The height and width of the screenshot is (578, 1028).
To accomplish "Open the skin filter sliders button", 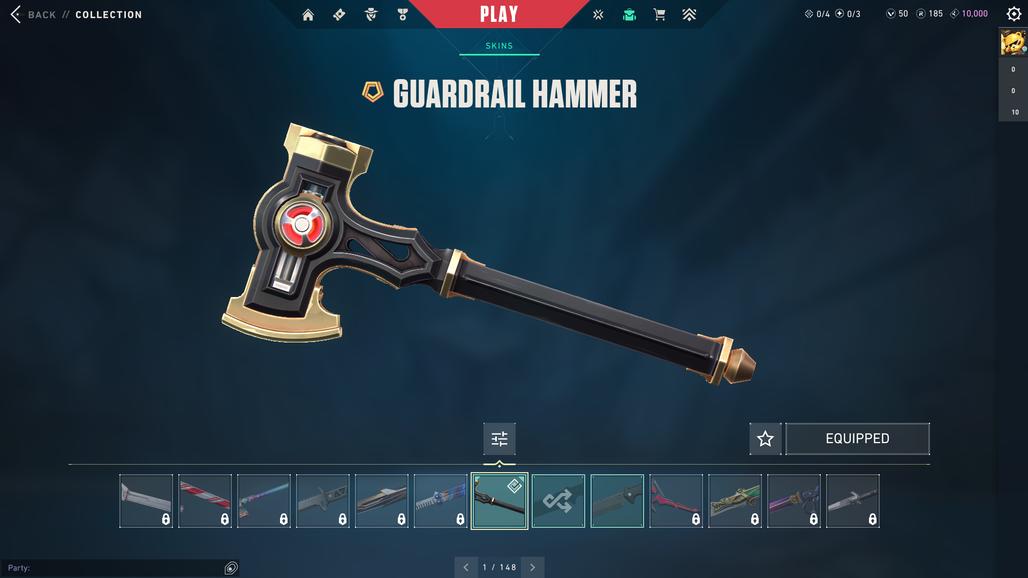I will click(499, 439).
